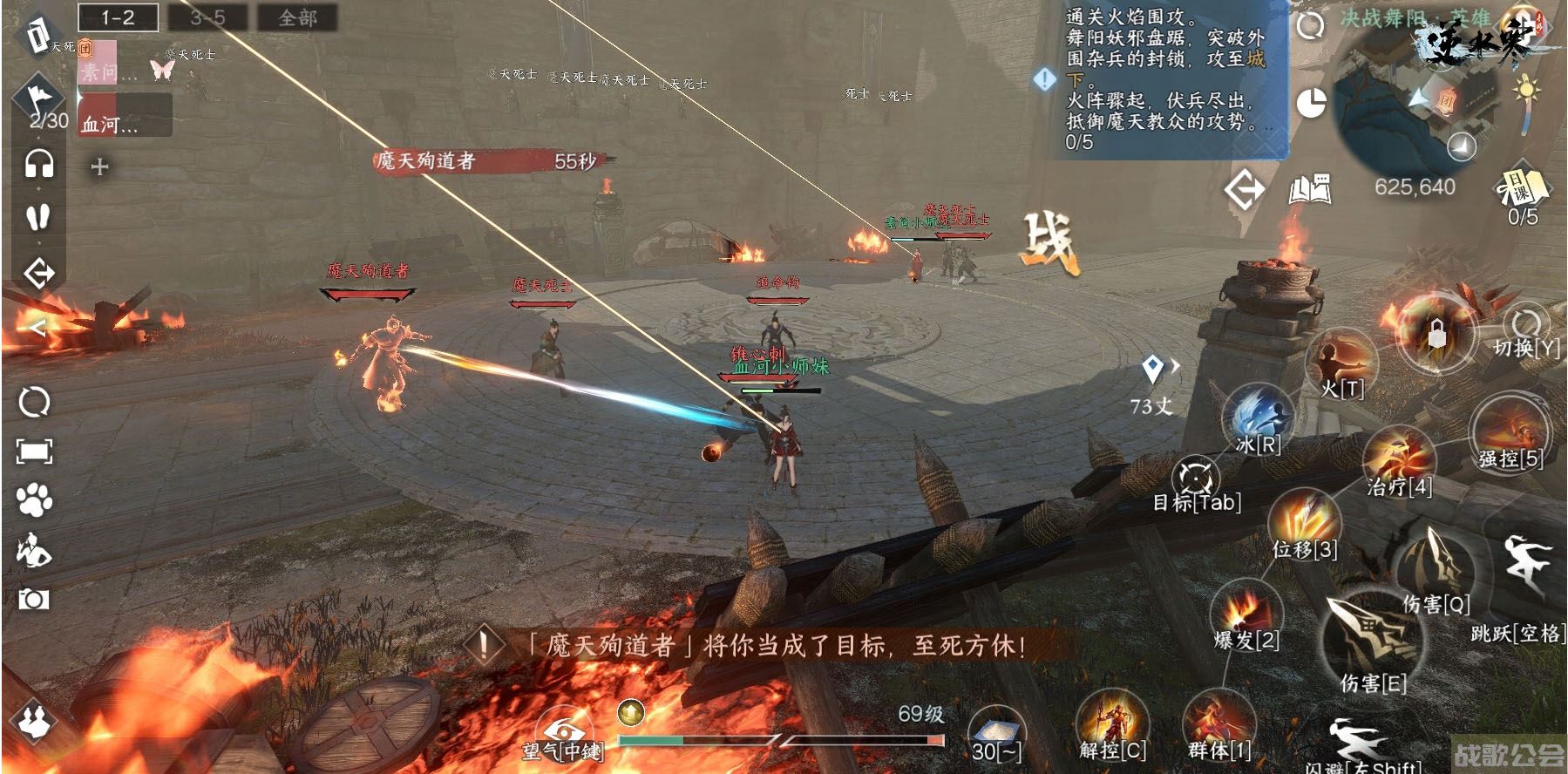Cast the 治疗[4] healing skill
The image size is (1568, 774).
click(1398, 457)
